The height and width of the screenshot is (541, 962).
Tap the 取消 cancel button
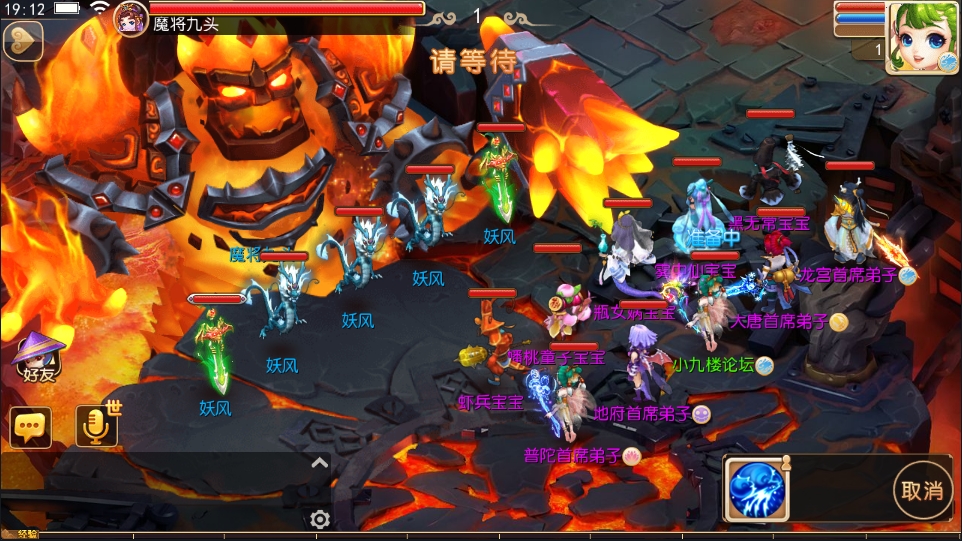coord(922,490)
